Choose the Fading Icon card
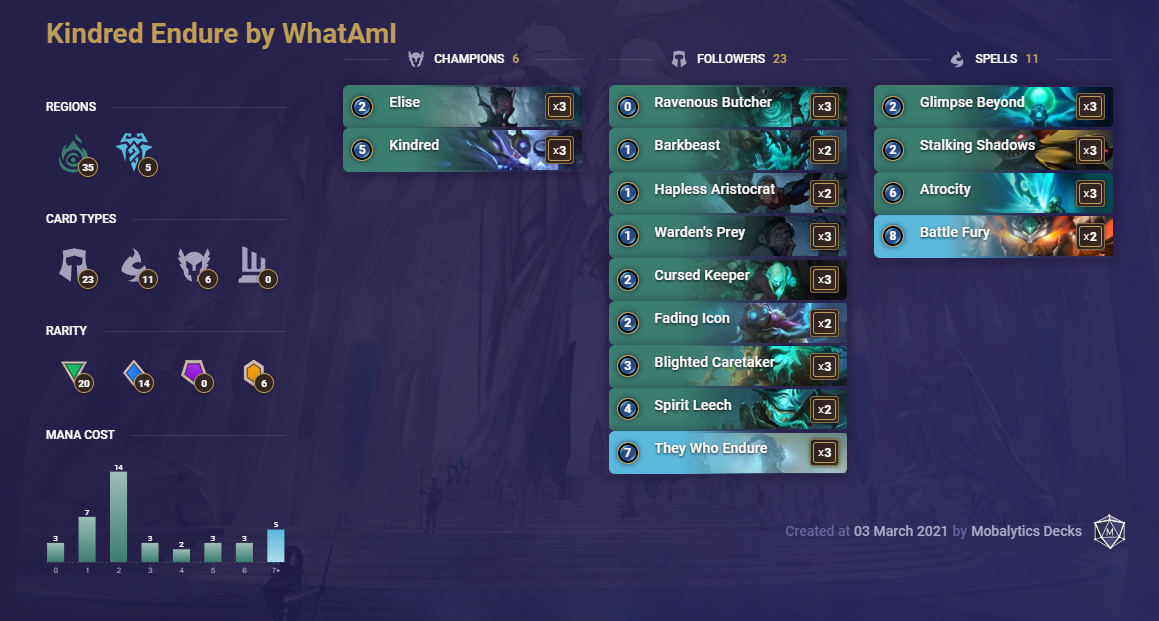 pyautogui.click(x=727, y=323)
